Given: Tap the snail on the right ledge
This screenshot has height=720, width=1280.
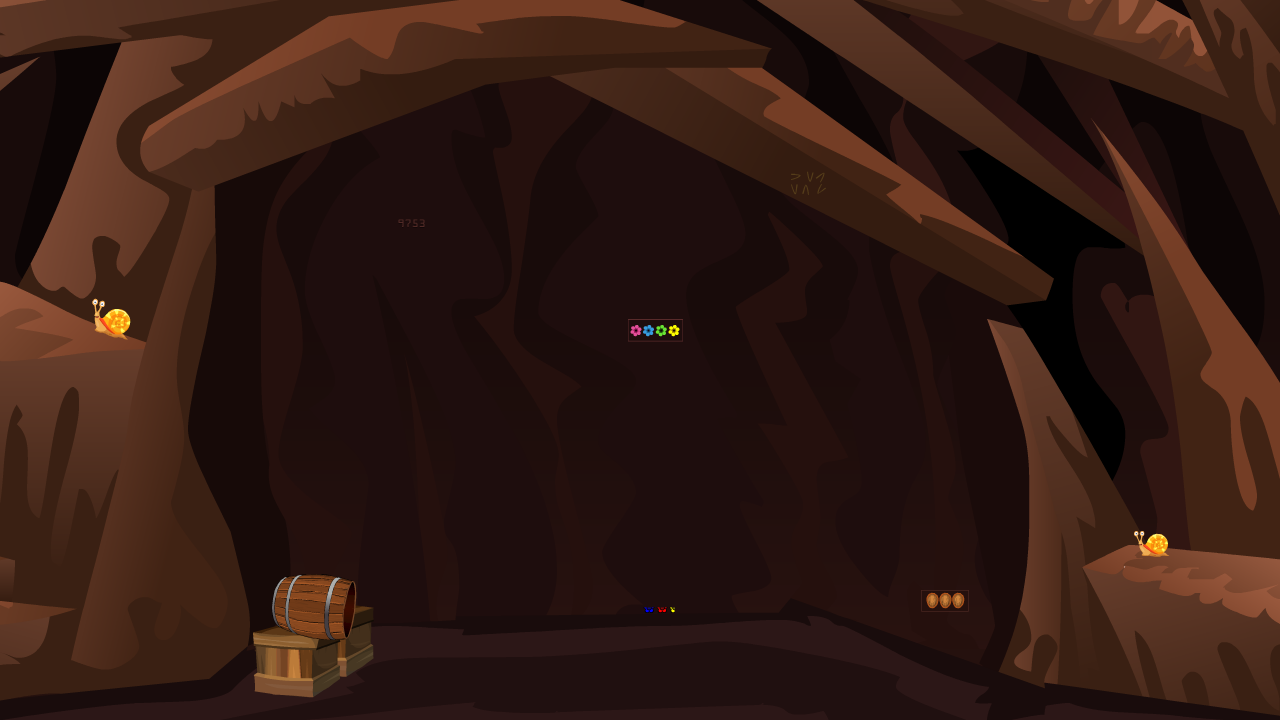Looking at the screenshot, I should coord(1152,542).
